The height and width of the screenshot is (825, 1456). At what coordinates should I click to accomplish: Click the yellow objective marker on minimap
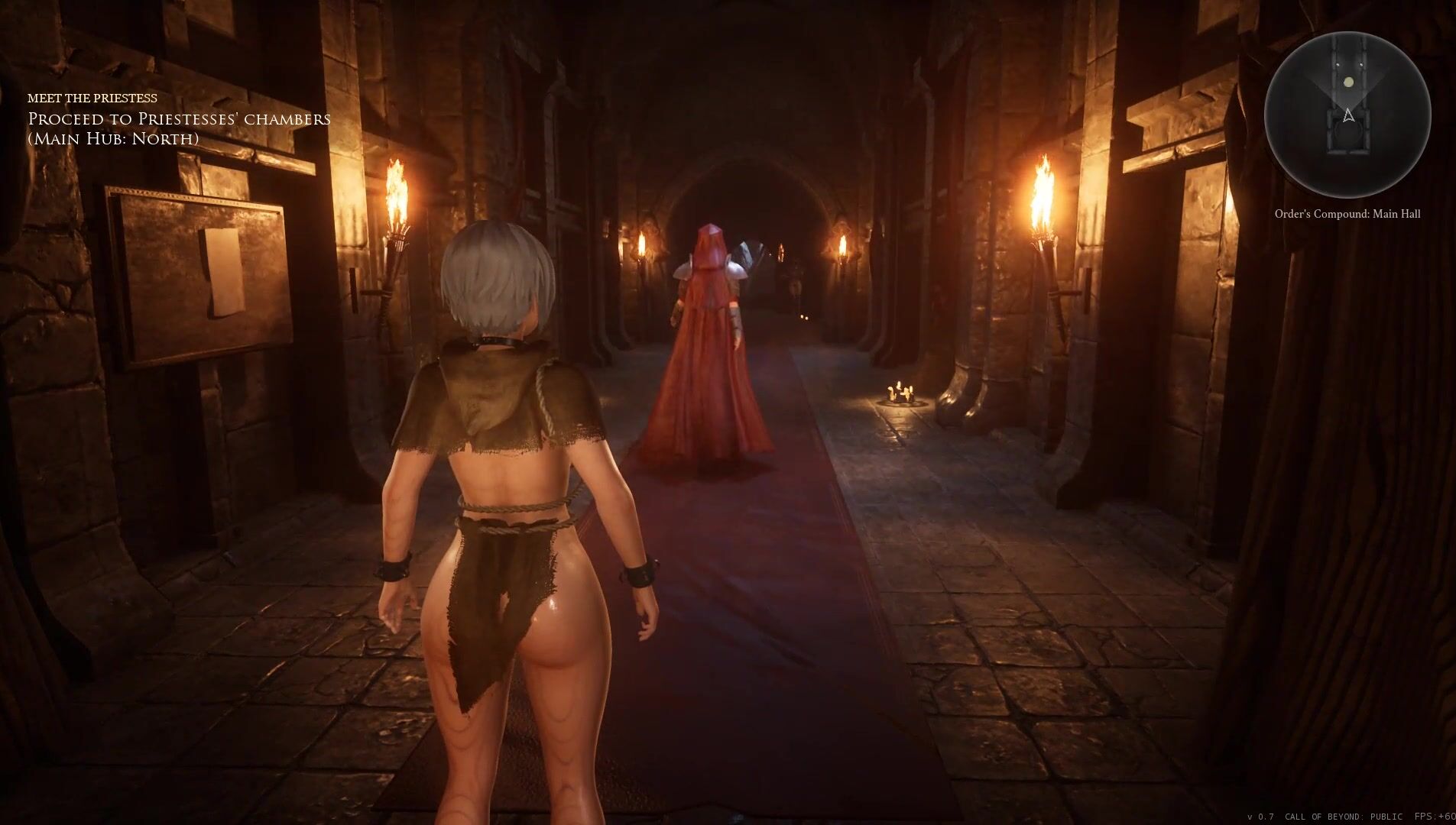click(x=1349, y=82)
